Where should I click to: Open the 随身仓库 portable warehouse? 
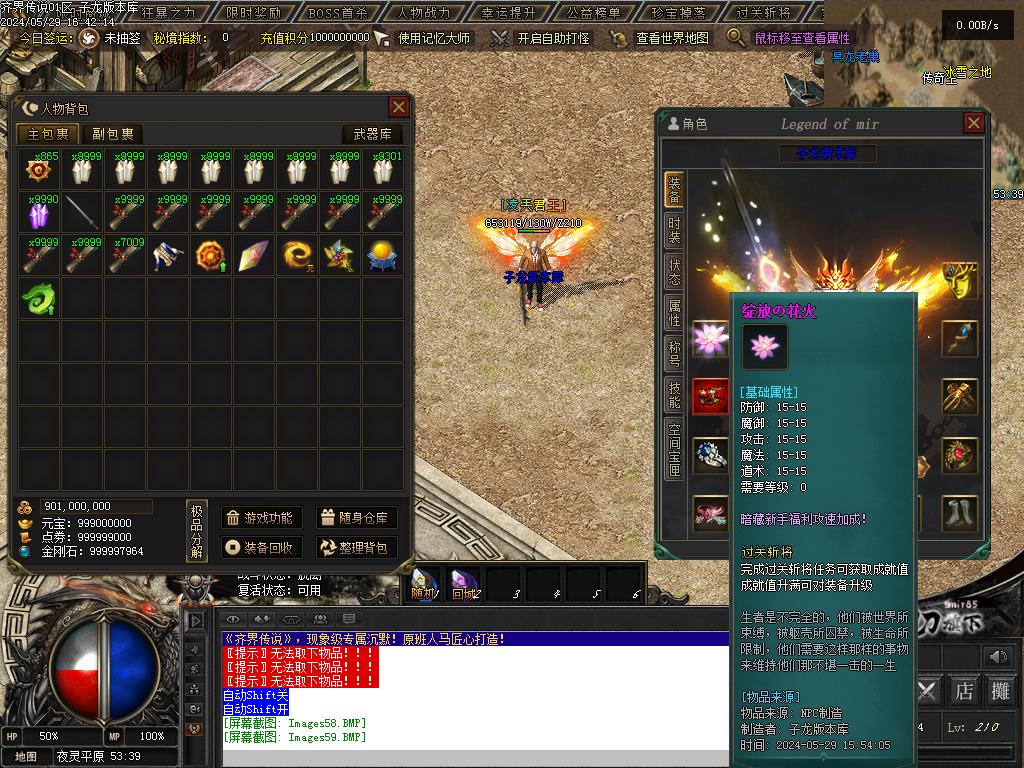357,517
